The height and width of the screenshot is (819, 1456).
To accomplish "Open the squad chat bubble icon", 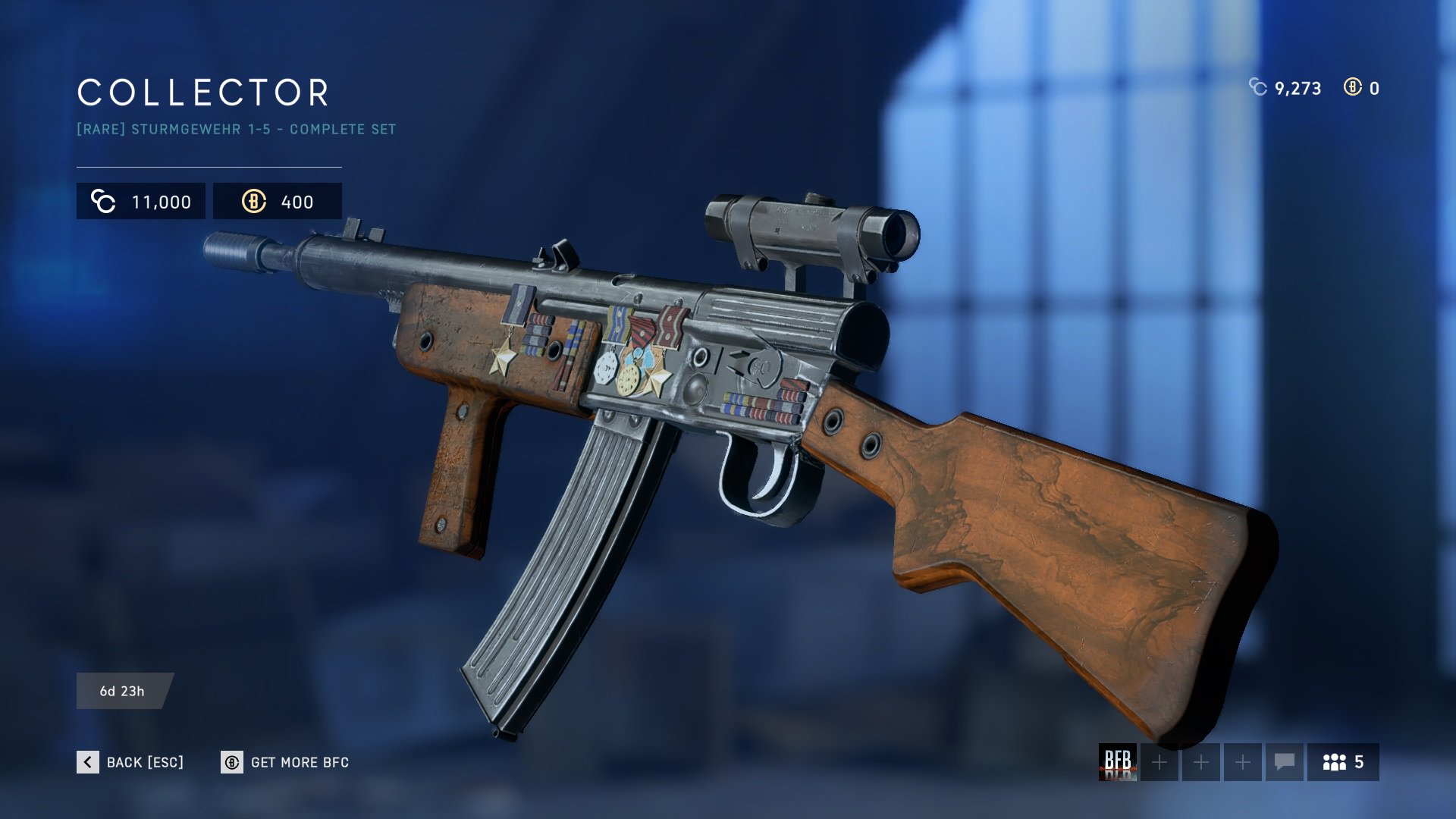I will click(1283, 763).
